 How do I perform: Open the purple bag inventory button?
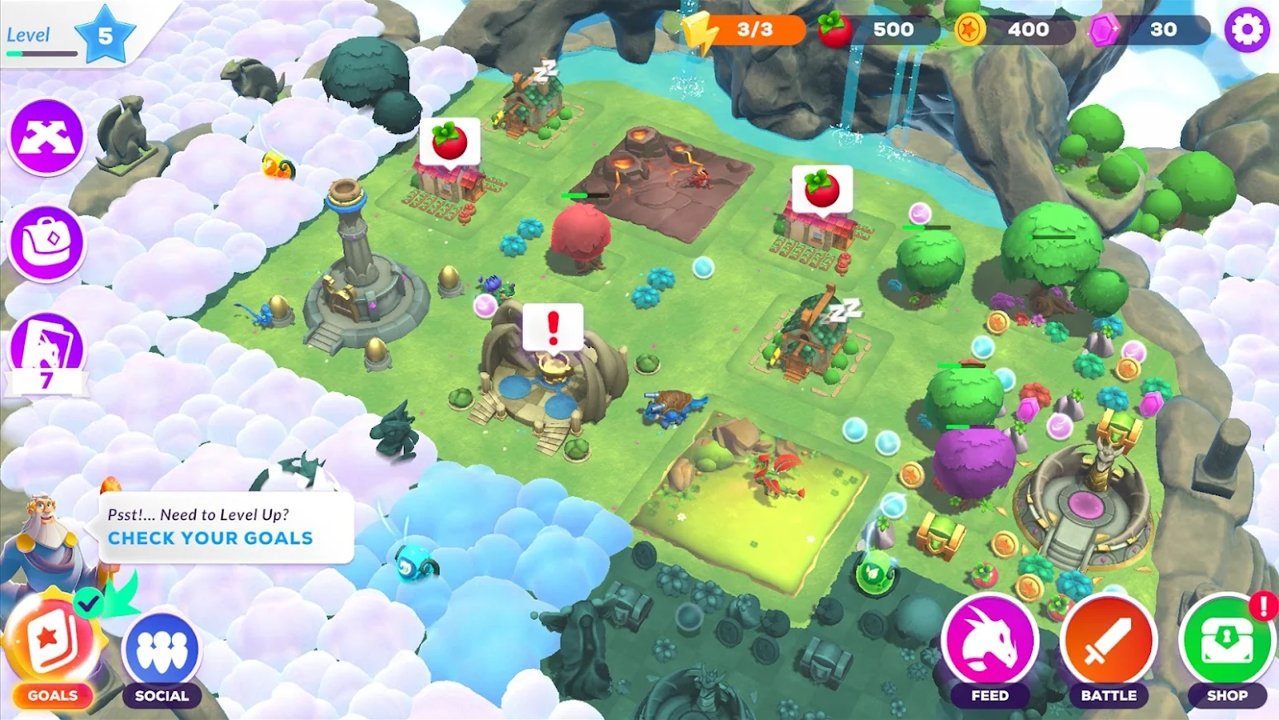(46, 243)
